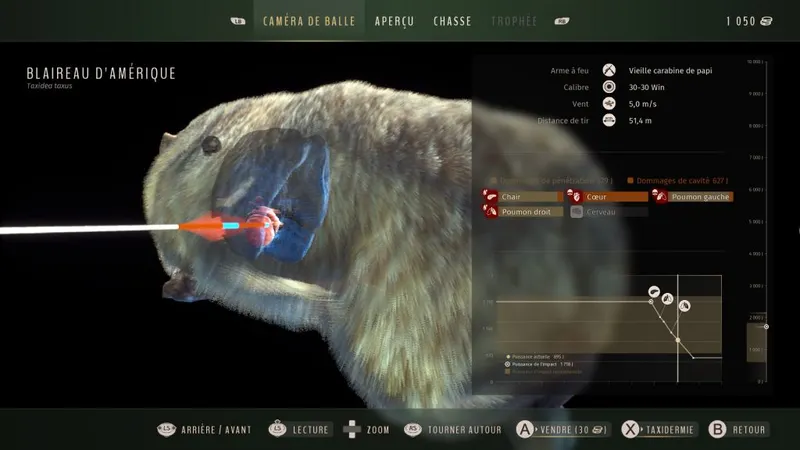Go back with the Retour button

pos(738,430)
